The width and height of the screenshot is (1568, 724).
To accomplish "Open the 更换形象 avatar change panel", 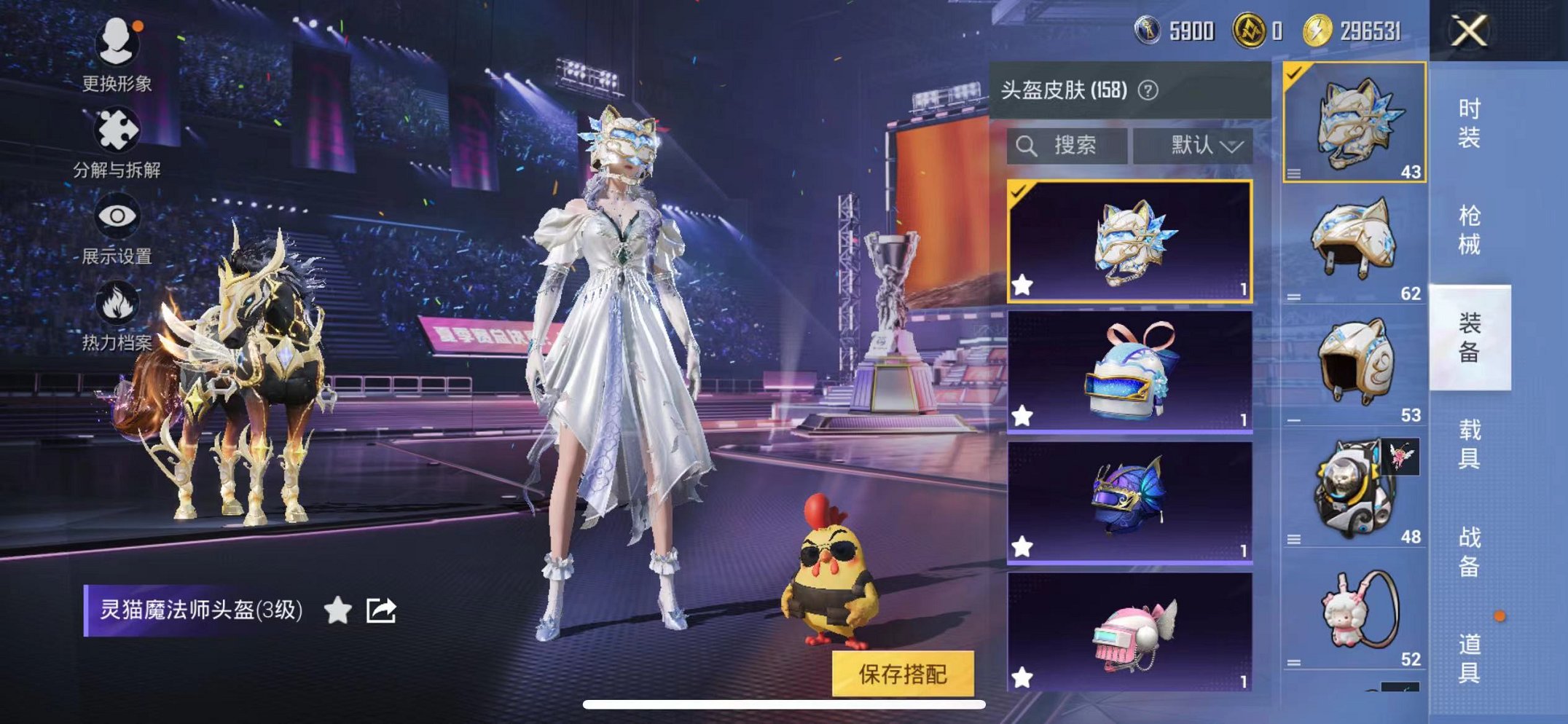I will pos(118,44).
